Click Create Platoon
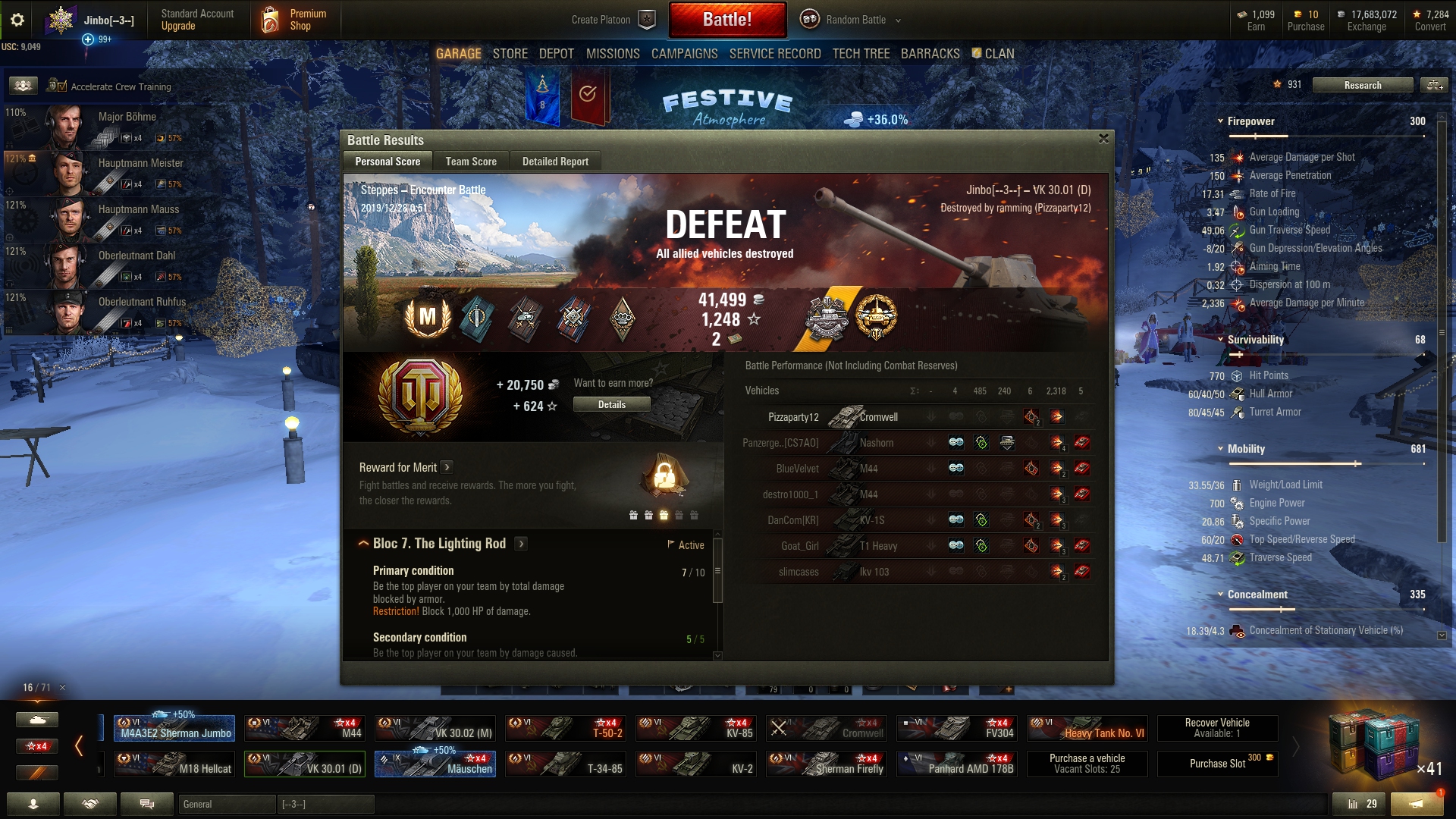Viewport: 1456px width, 819px height. pyautogui.click(x=613, y=20)
